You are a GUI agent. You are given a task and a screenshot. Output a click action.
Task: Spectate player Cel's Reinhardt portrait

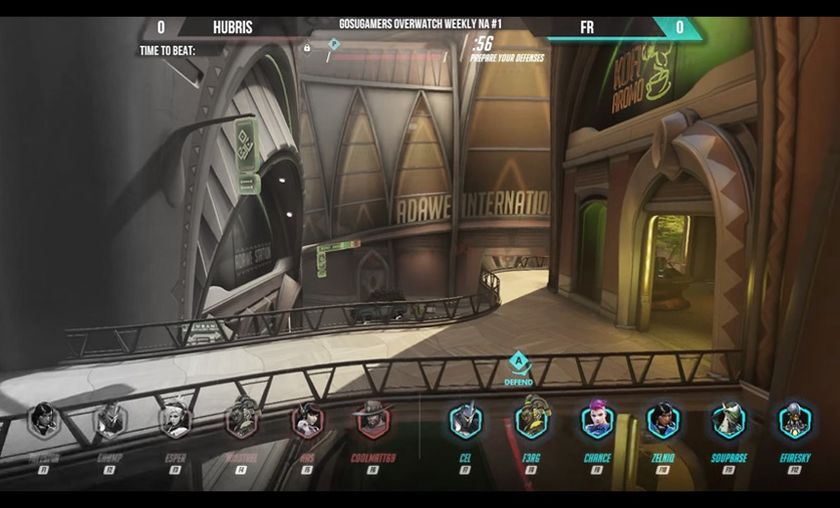(x=465, y=420)
